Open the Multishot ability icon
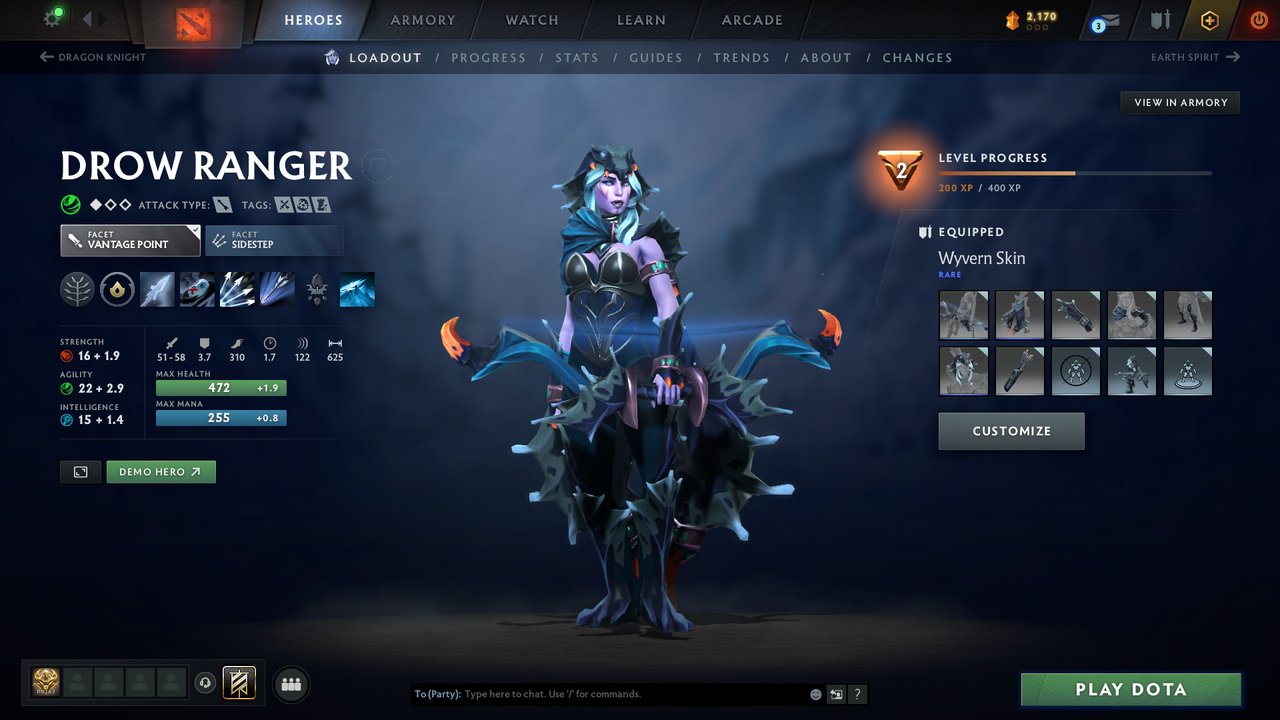Image resolution: width=1280 pixels, height=720 pixels. 237,289
